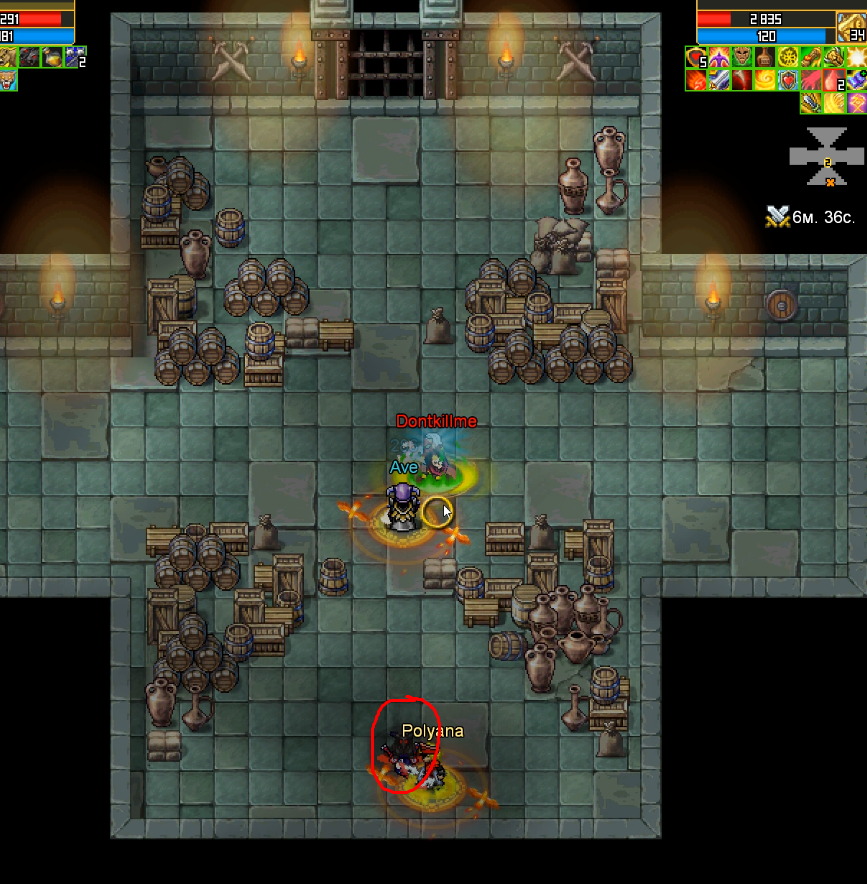Inspect the heart shield buff with 5 stacks

(x=695, y=57)
